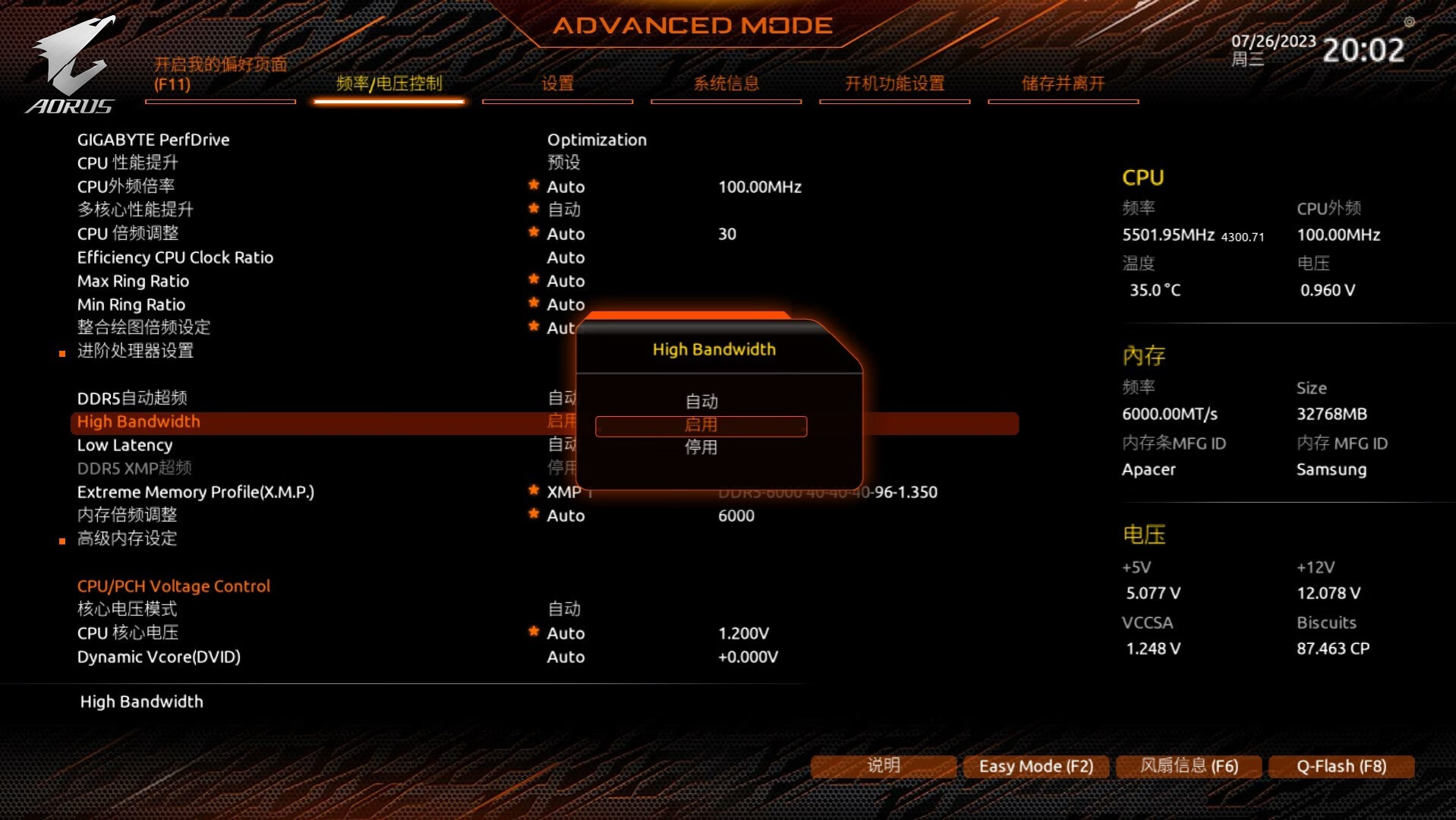Go to the 开机功能设置 tab

click(894, 84)
